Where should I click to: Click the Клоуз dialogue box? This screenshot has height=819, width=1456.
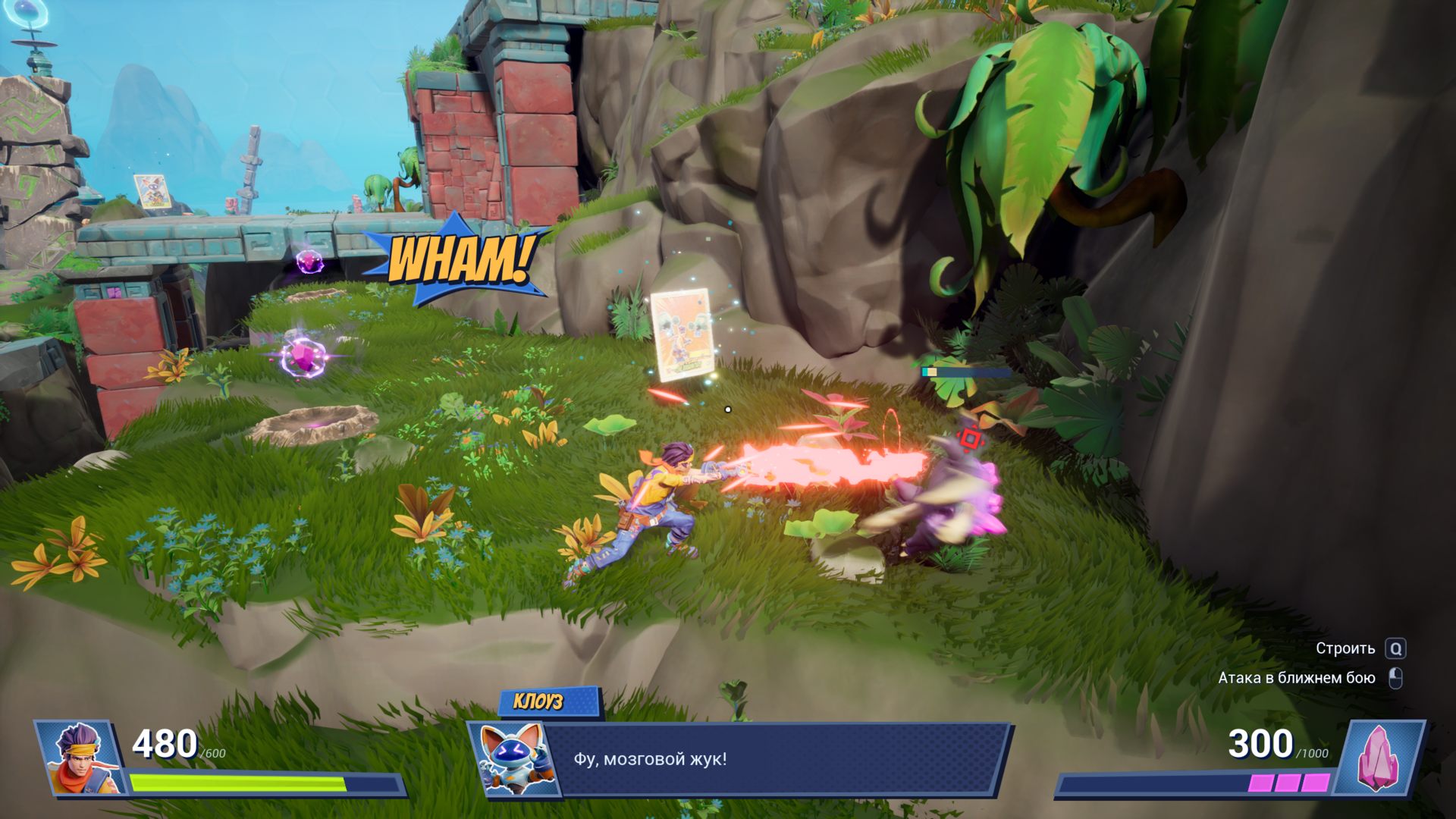pyautogui.click(x=773, y=759)
